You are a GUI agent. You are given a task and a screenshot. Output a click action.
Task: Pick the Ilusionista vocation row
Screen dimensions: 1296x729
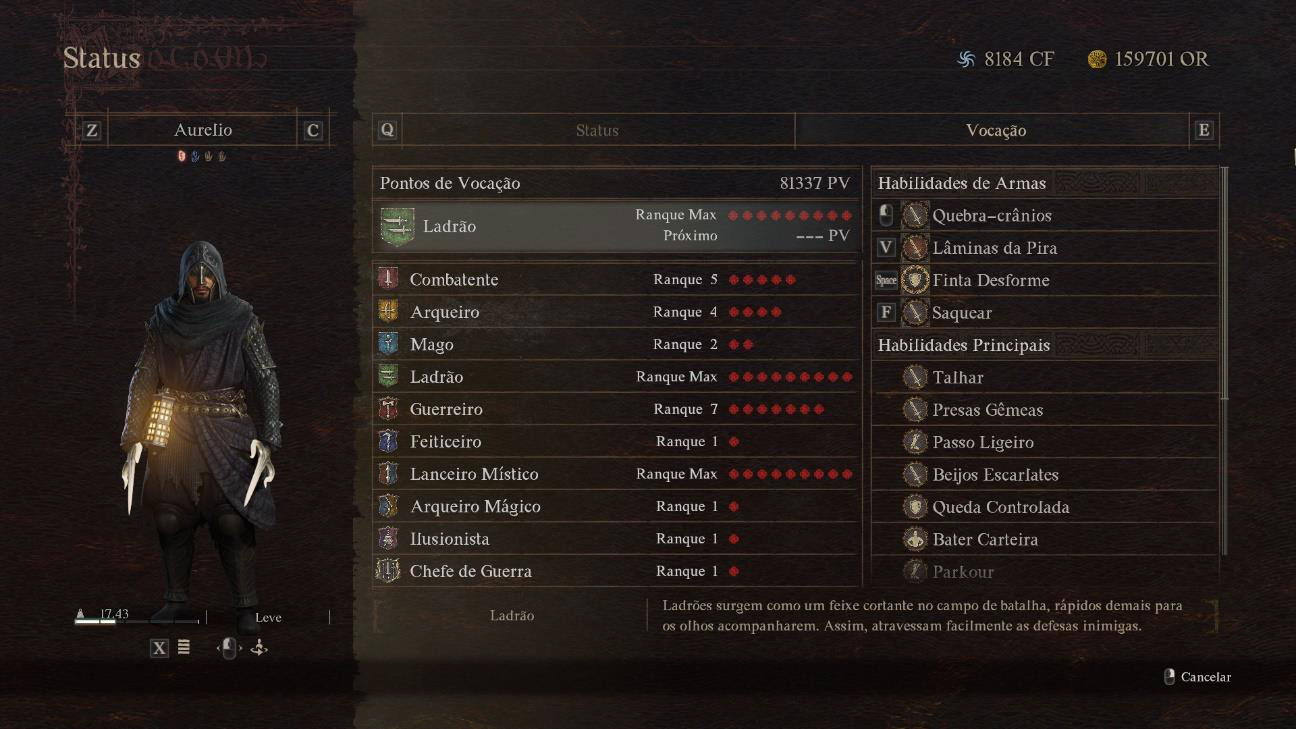click(x=615, y=539)
